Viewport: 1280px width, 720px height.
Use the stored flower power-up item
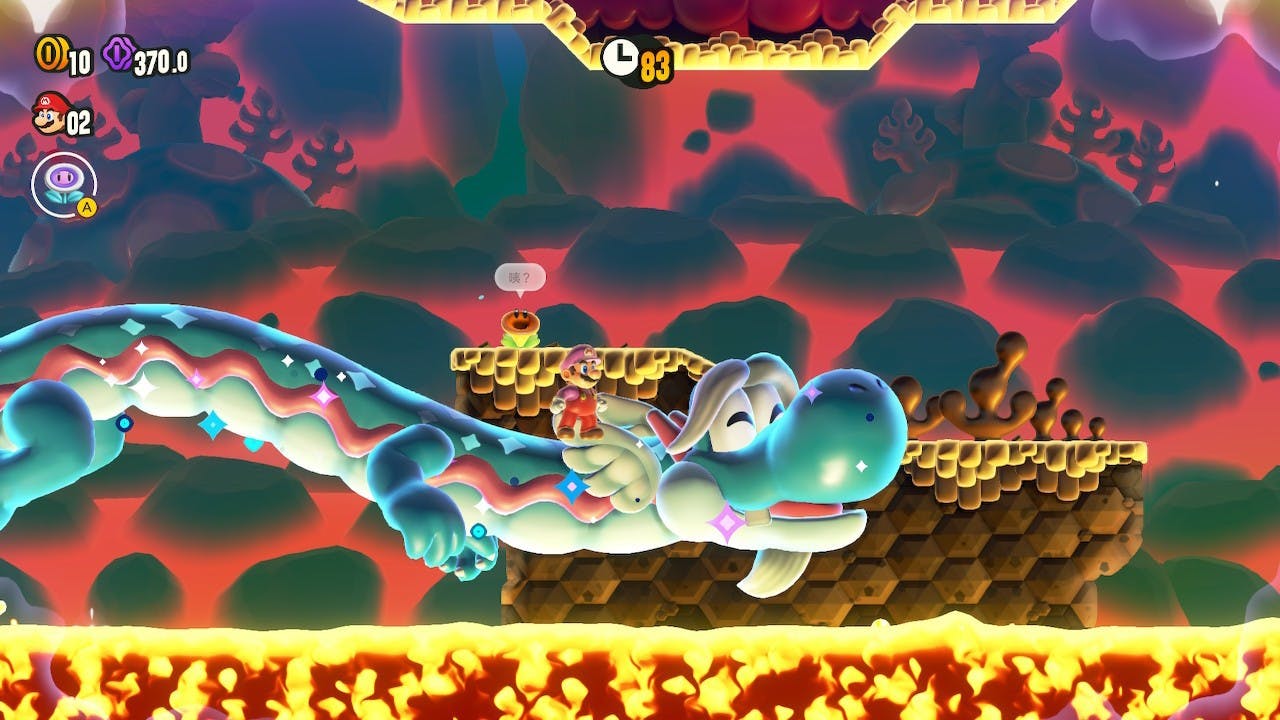tap(64, 185)
